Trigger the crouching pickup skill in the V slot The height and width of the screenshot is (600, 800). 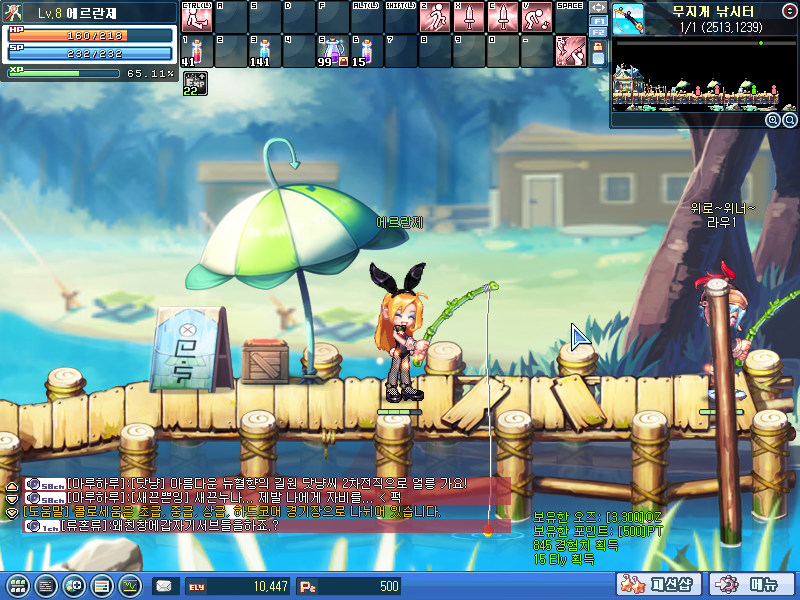(x=537, y=17)
